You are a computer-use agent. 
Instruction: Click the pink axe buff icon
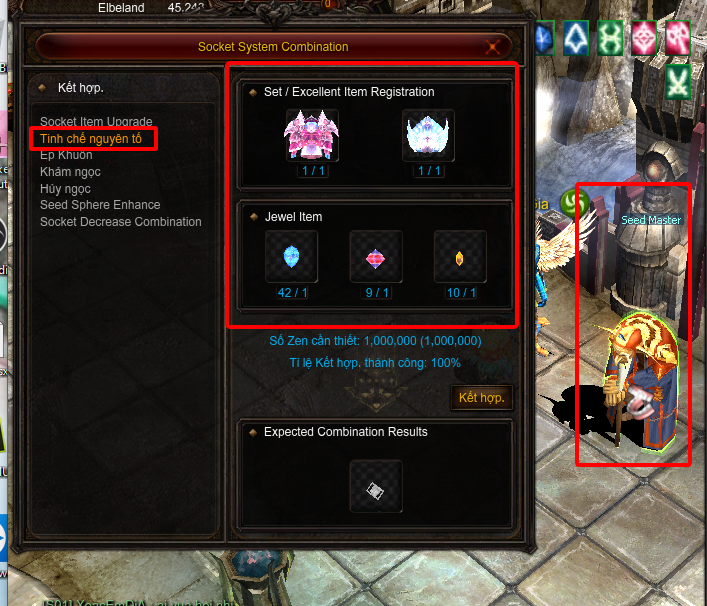[678, 39]
